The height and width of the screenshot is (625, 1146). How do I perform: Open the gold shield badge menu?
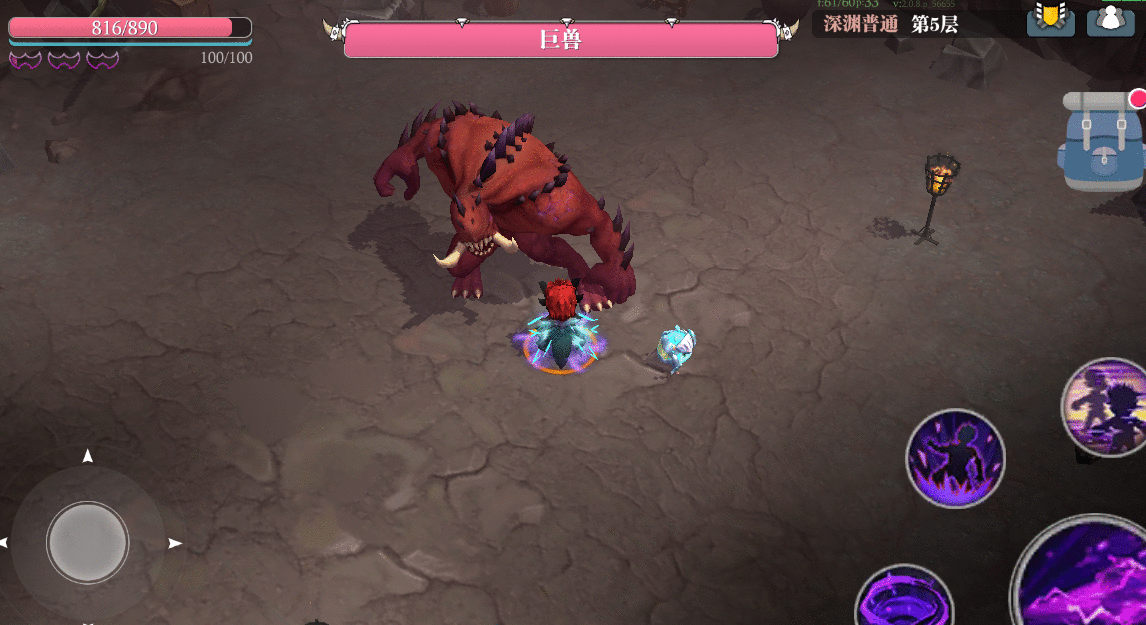click(x=1050, y=19)
